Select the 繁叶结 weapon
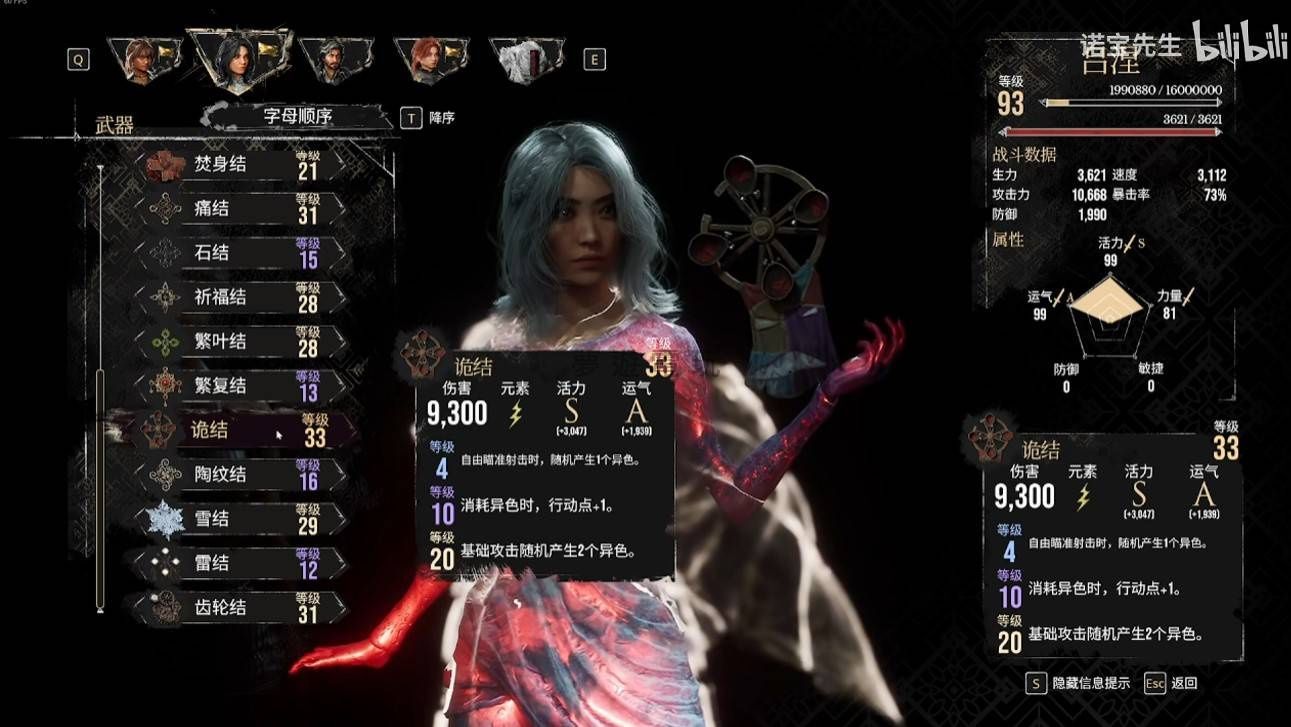 pos(240,342)
